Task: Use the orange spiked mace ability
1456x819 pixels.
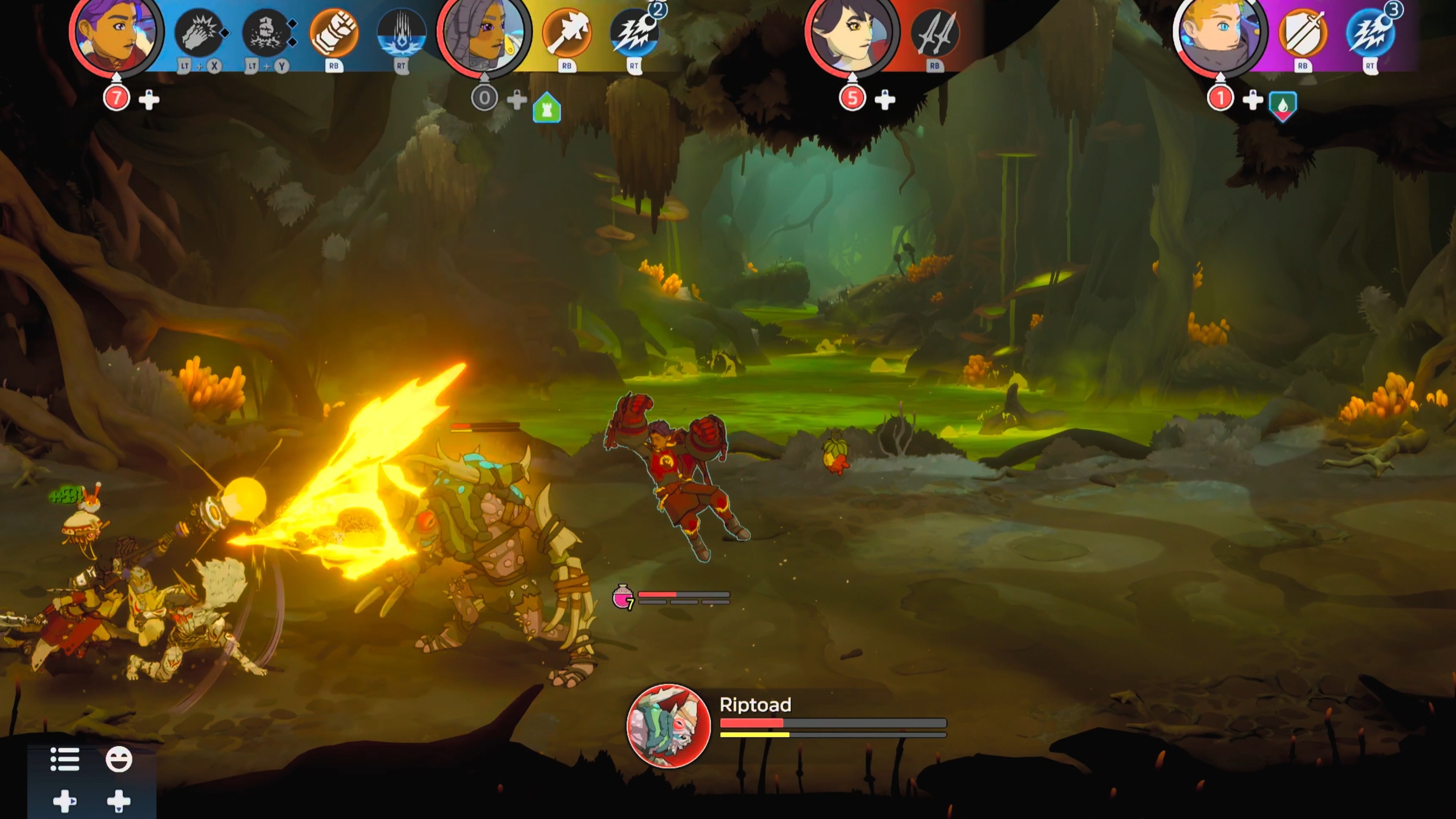Action: 566,33
